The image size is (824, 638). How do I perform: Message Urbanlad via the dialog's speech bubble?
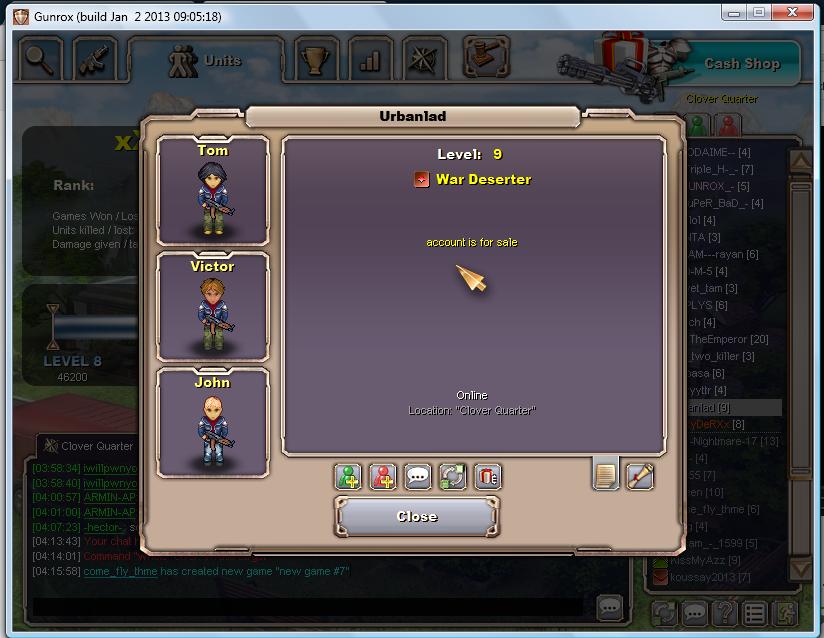[x=418, y=476]
